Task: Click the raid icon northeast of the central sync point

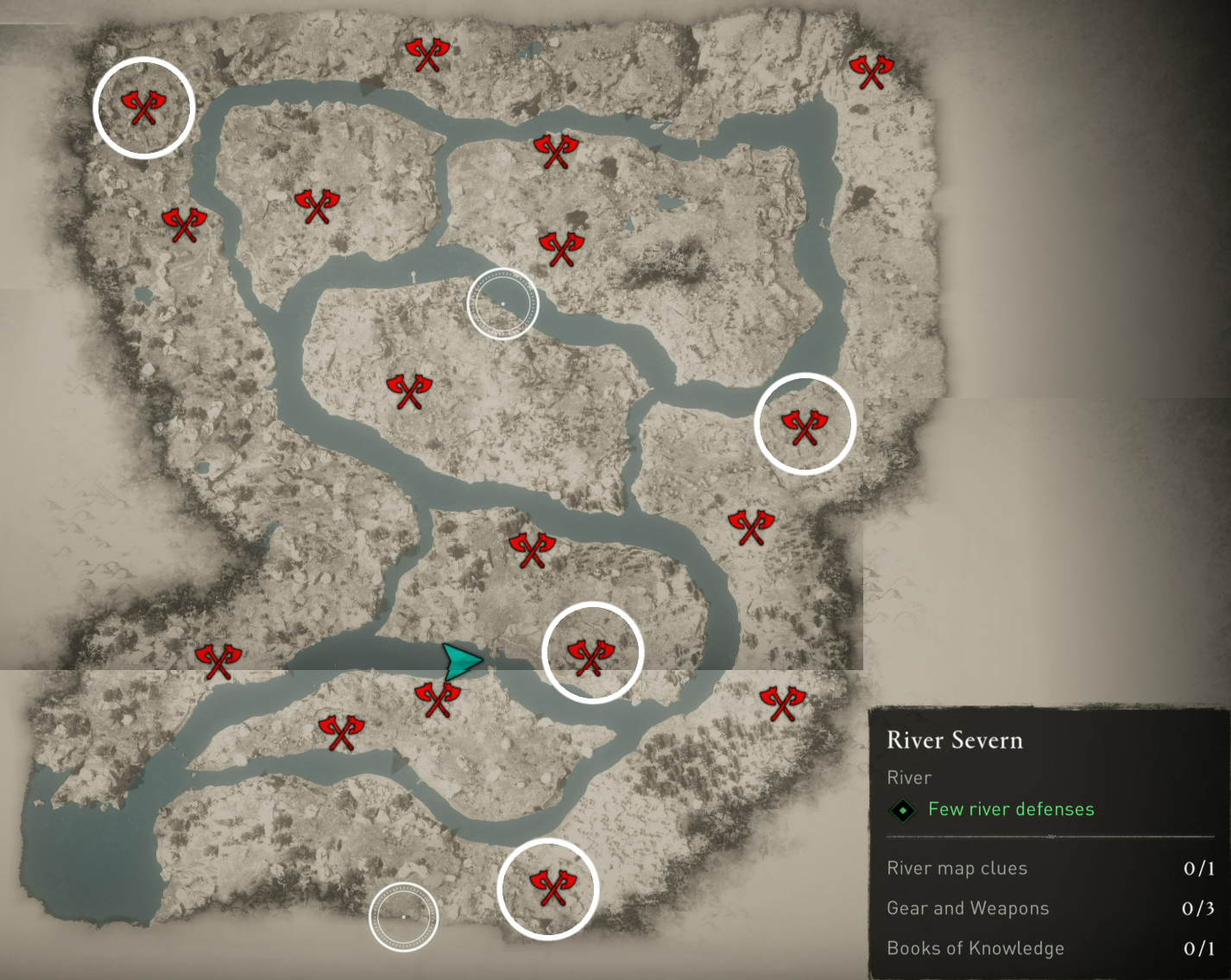Action: coord(562,247)
